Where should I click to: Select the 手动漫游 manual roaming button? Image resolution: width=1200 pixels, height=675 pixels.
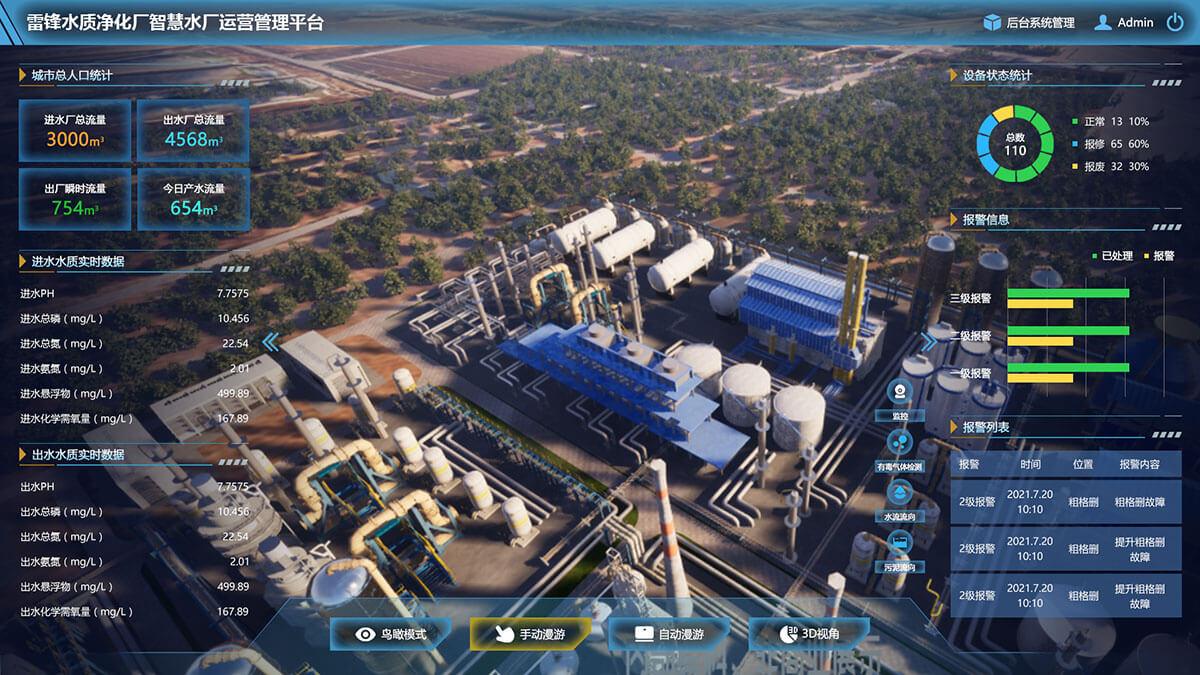coord(530,634)
